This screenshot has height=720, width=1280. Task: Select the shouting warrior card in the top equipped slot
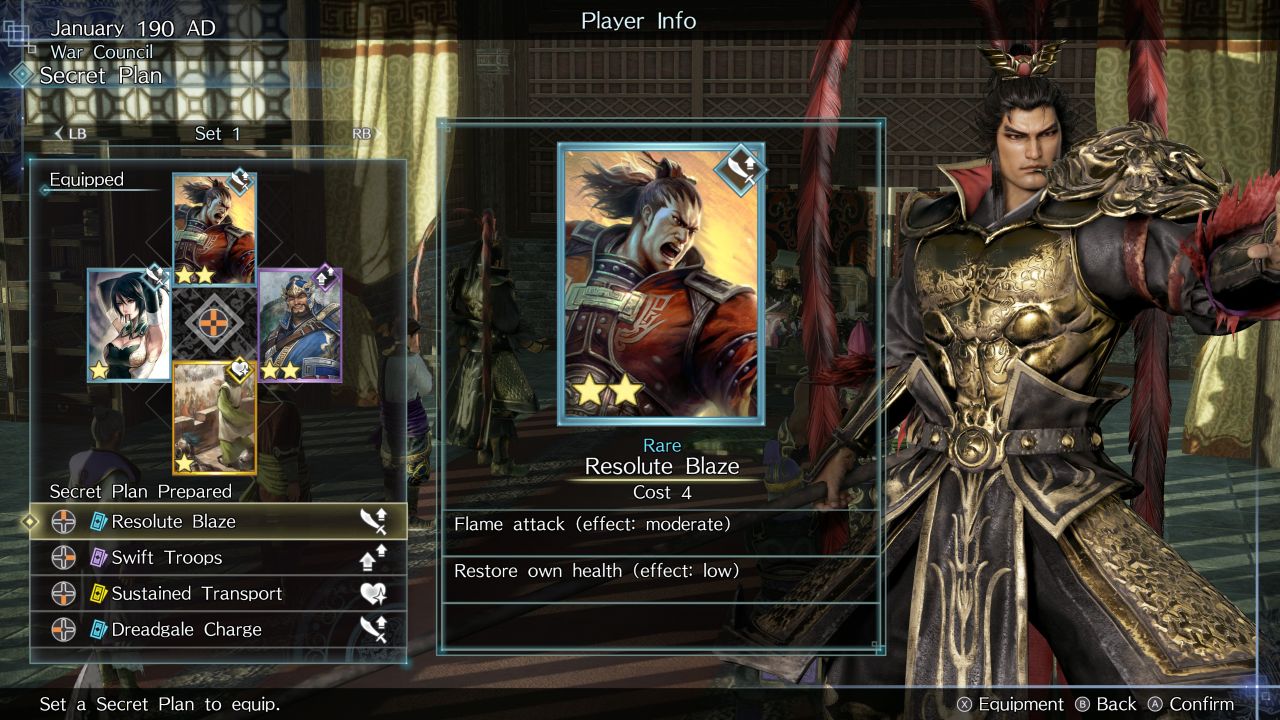point(214,229)
